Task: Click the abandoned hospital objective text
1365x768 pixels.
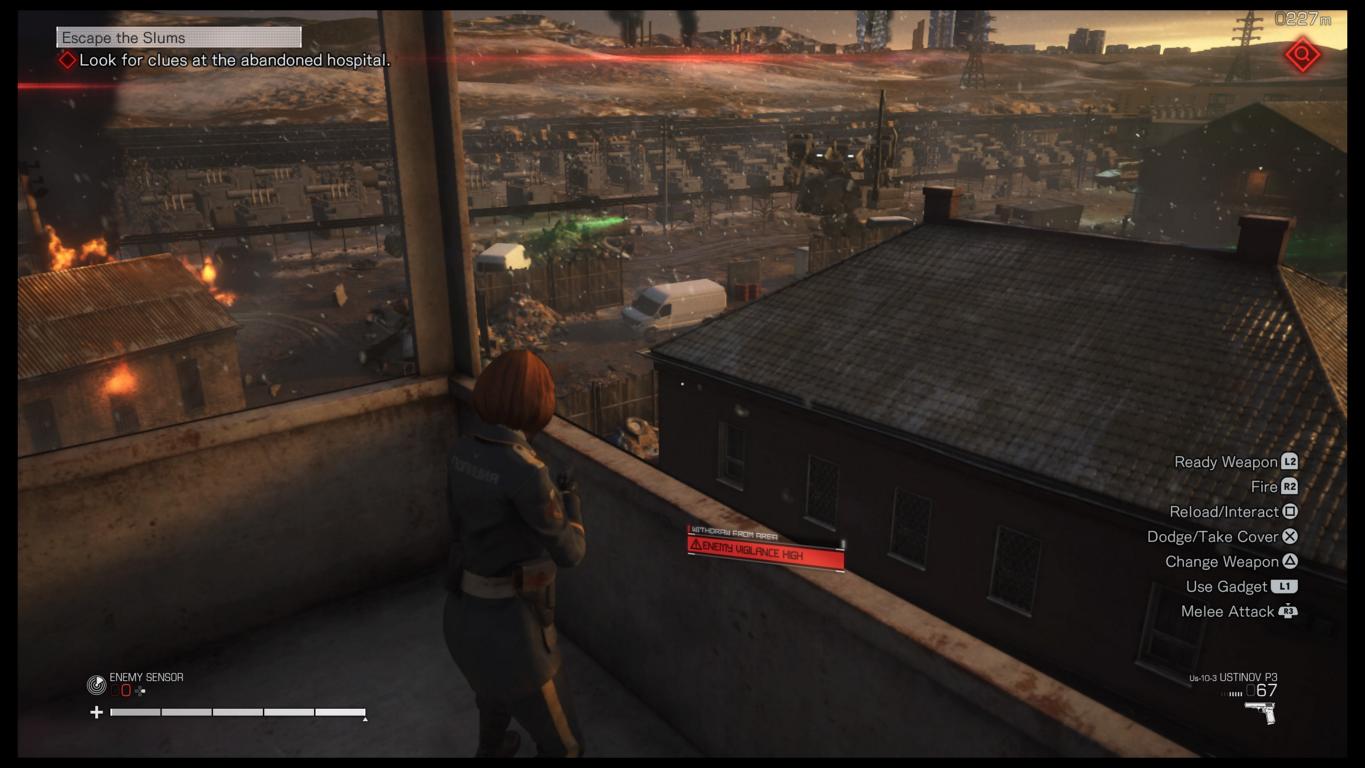Action: pos(234,60)
